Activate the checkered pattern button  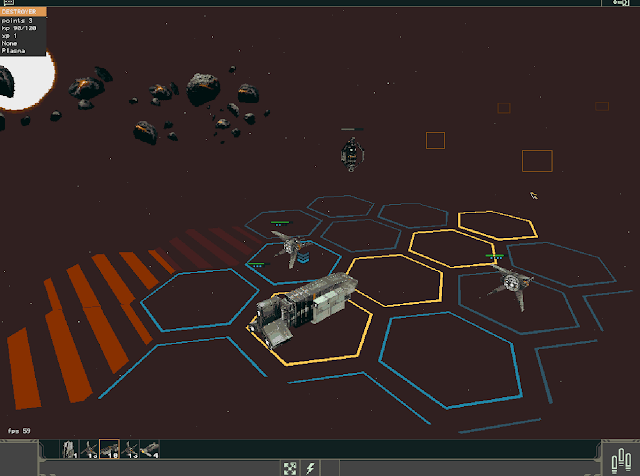[291, 467]
